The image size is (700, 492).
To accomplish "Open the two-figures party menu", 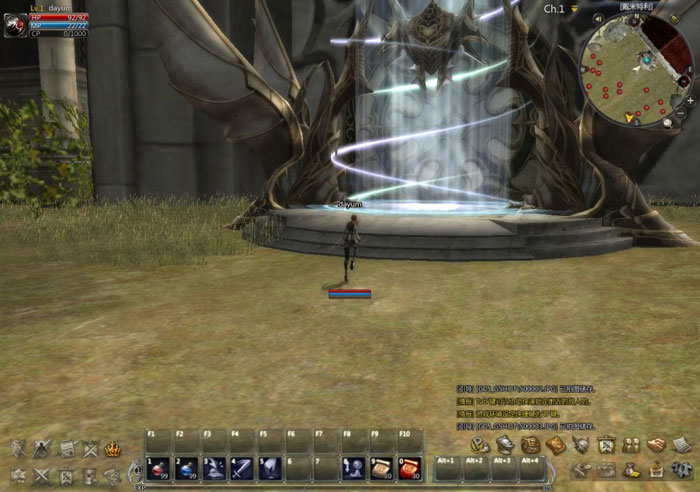I will click(631, 445).
